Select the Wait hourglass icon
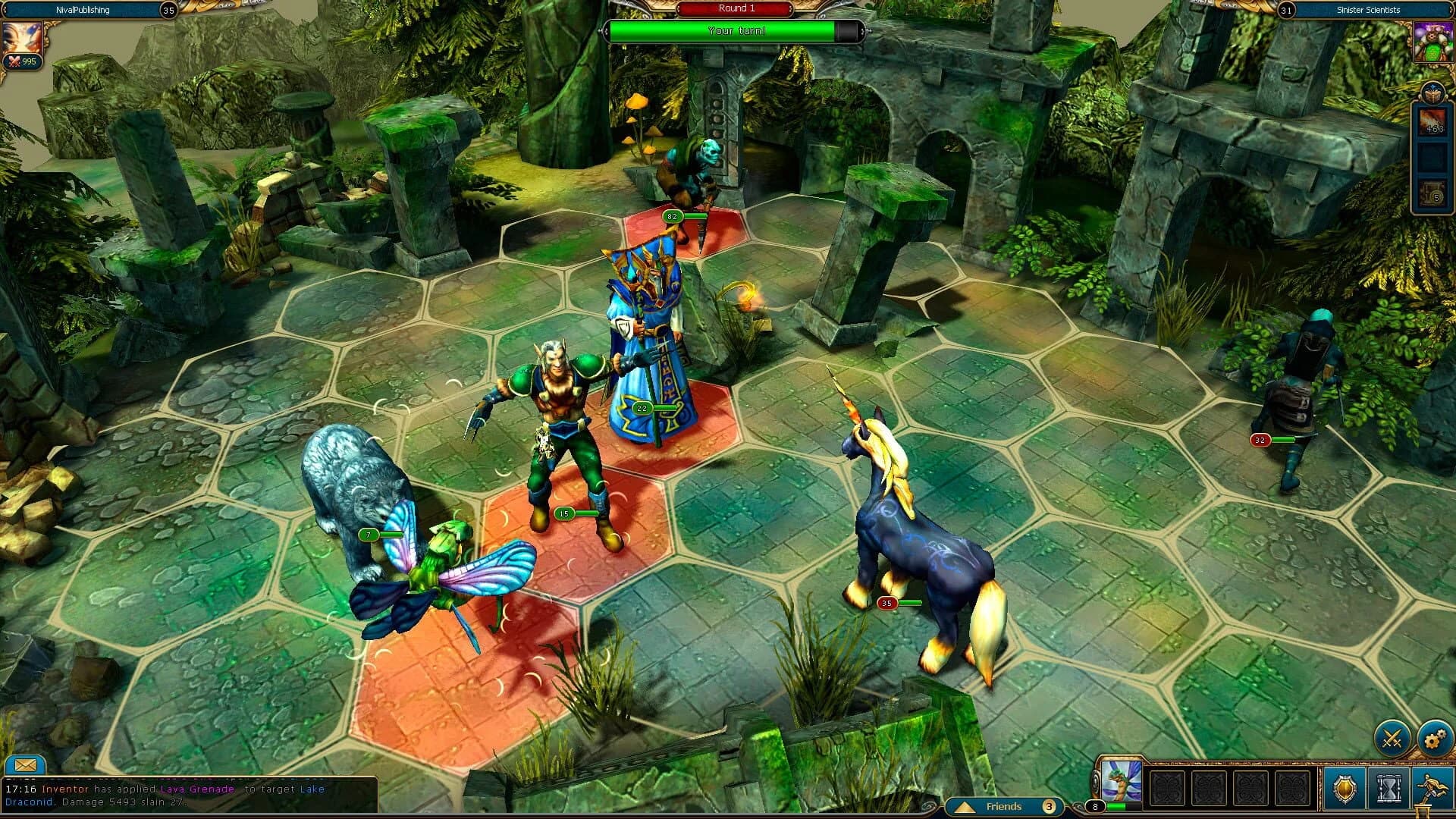 tap(1389, 788)
